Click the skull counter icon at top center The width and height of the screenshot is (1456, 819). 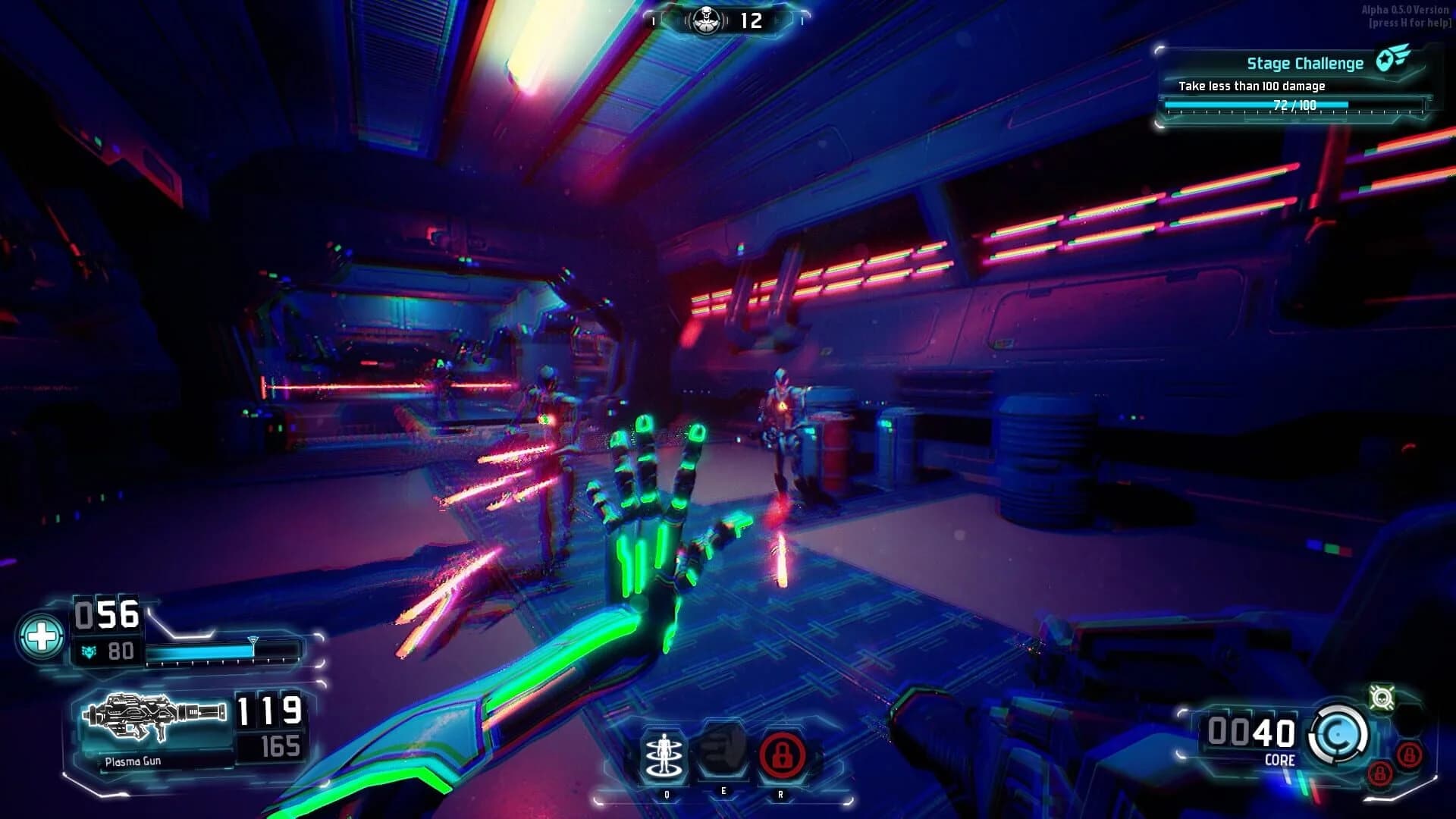point(706,20)
